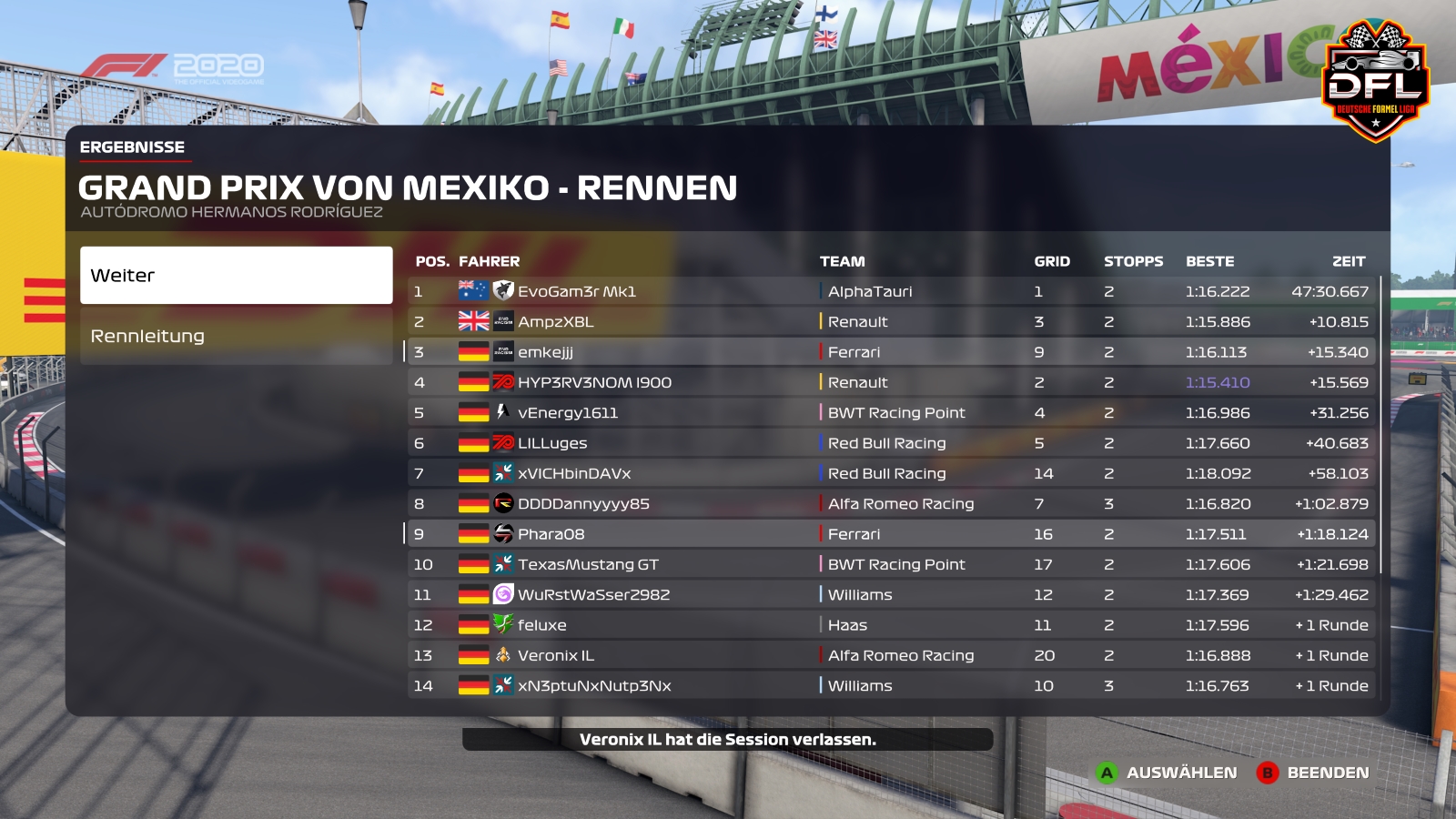Select EvoGam3r Mk1 result row
This screenshot has height=819, width=1456.
coord(577,291)
